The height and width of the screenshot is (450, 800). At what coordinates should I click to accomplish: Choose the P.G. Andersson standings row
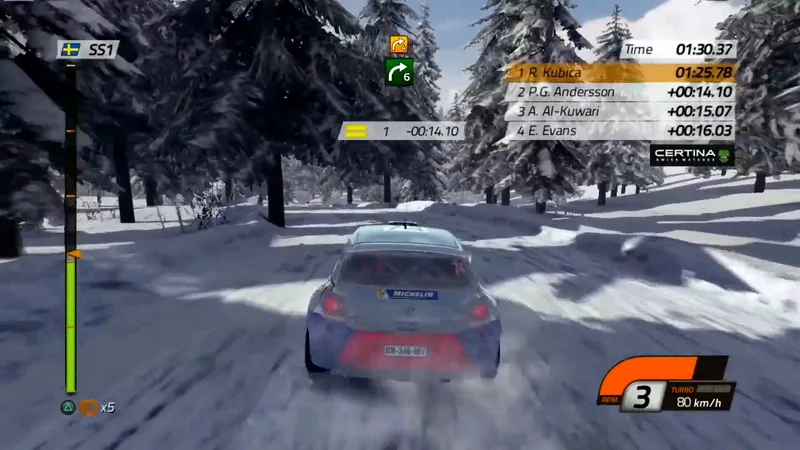pyautogui.click(x=620, y=92)
